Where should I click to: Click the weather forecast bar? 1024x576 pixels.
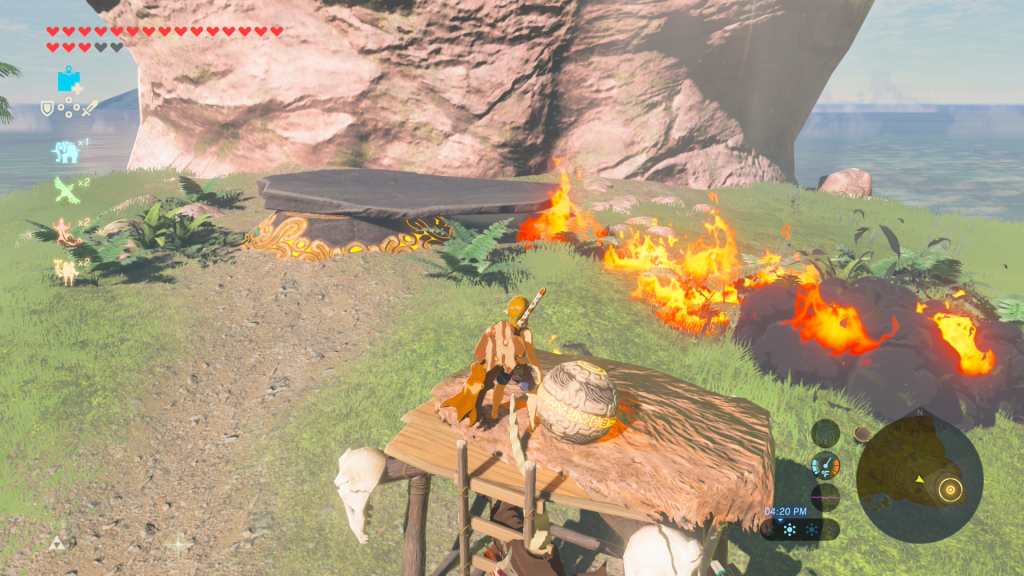coord(799,529)
